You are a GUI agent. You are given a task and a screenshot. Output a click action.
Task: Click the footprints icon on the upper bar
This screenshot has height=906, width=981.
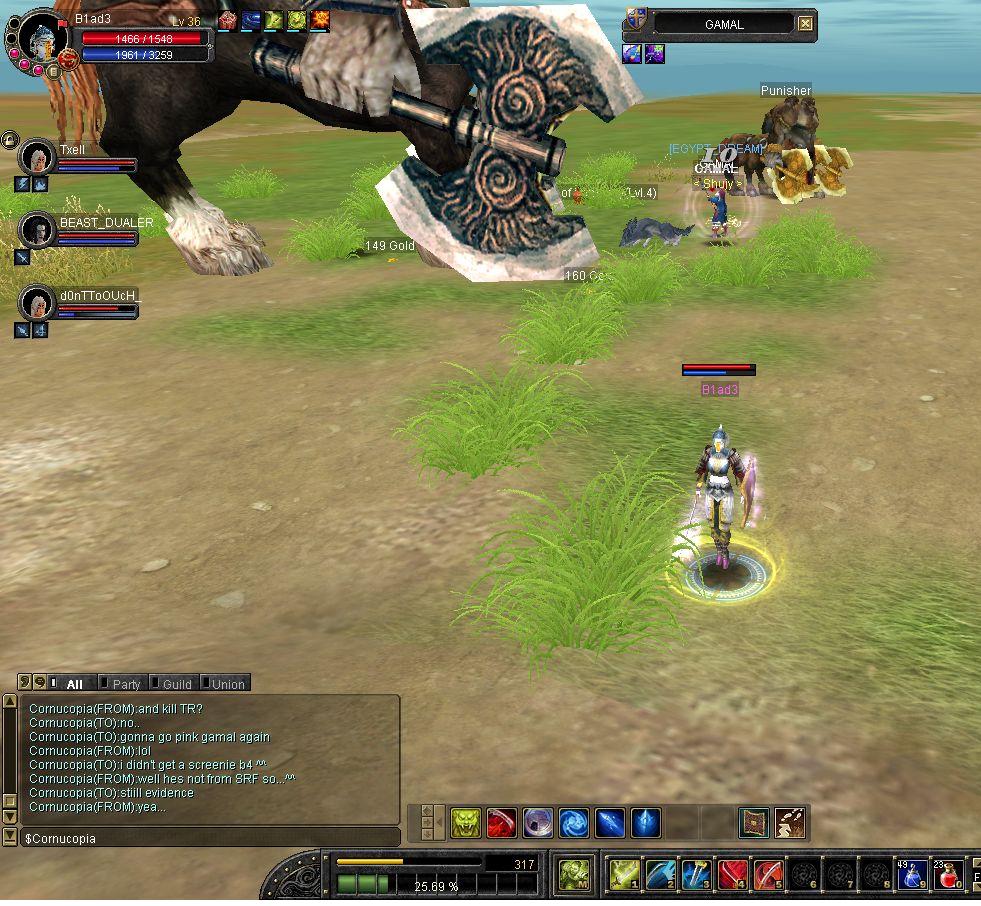coord(790,823)
